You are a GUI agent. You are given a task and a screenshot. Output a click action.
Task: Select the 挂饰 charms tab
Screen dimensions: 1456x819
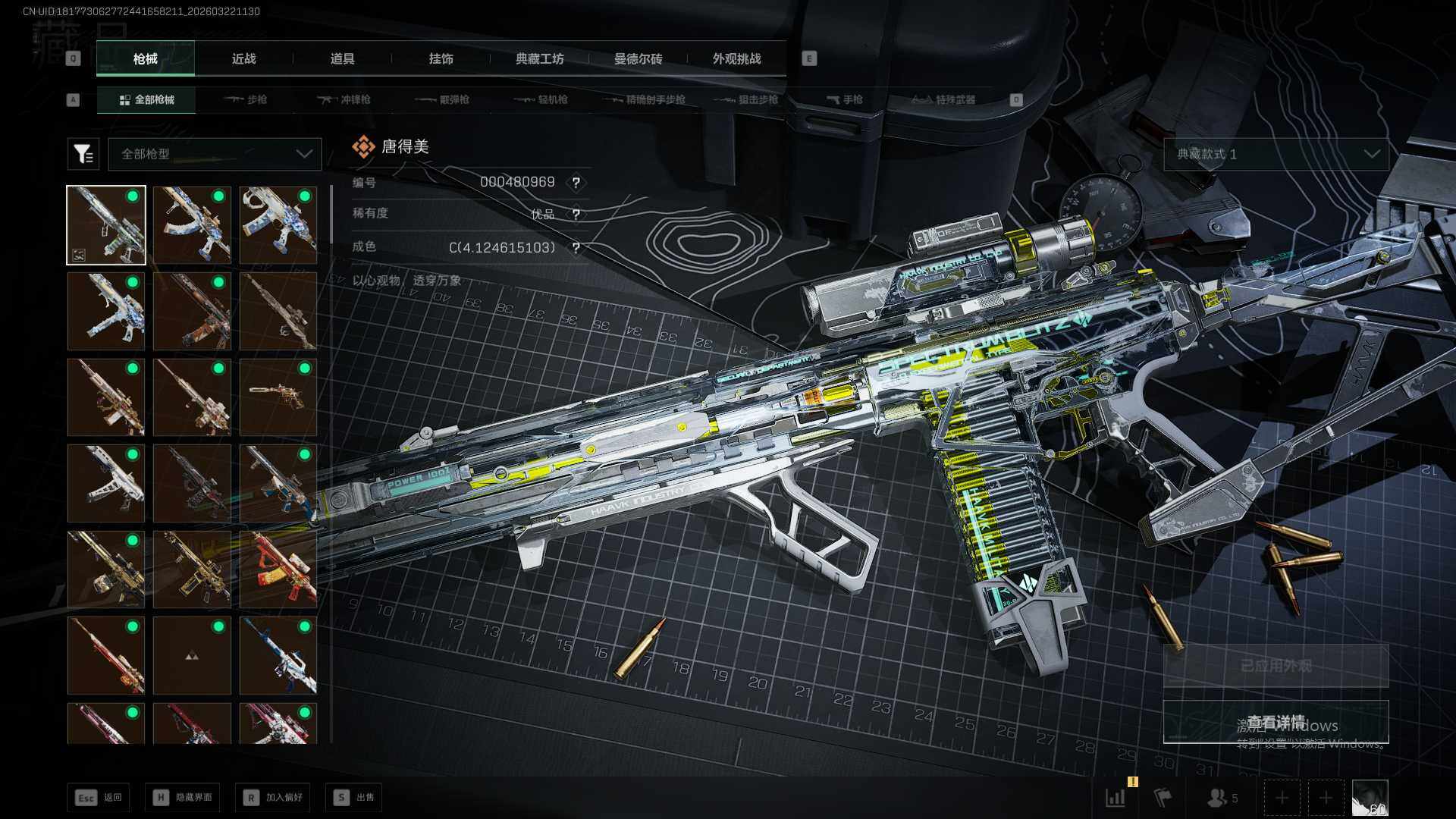coord(441,59)
